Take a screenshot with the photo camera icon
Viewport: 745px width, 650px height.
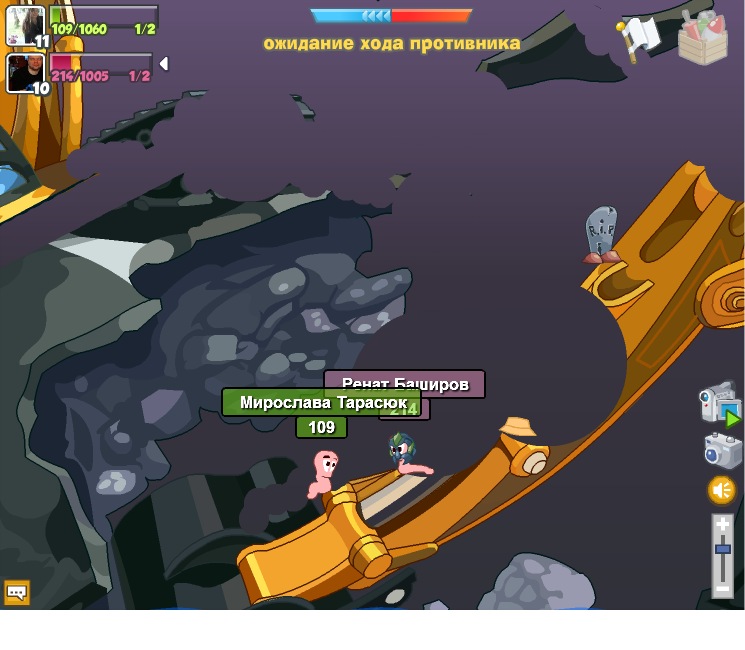pos(722,450)
